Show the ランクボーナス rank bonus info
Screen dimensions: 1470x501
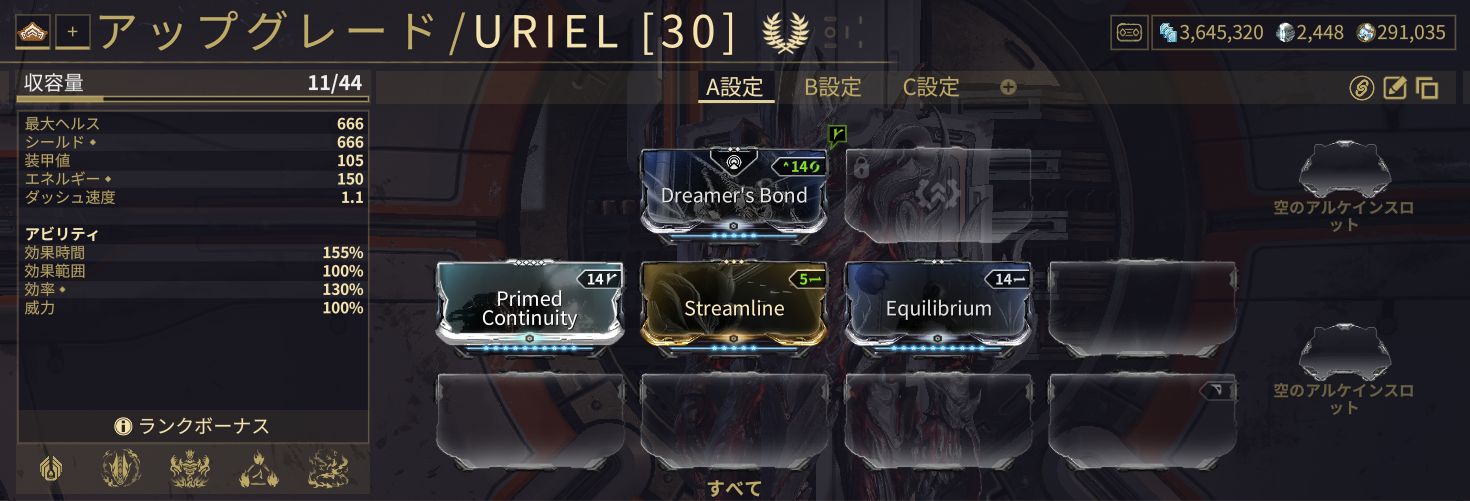pos(193,426)
